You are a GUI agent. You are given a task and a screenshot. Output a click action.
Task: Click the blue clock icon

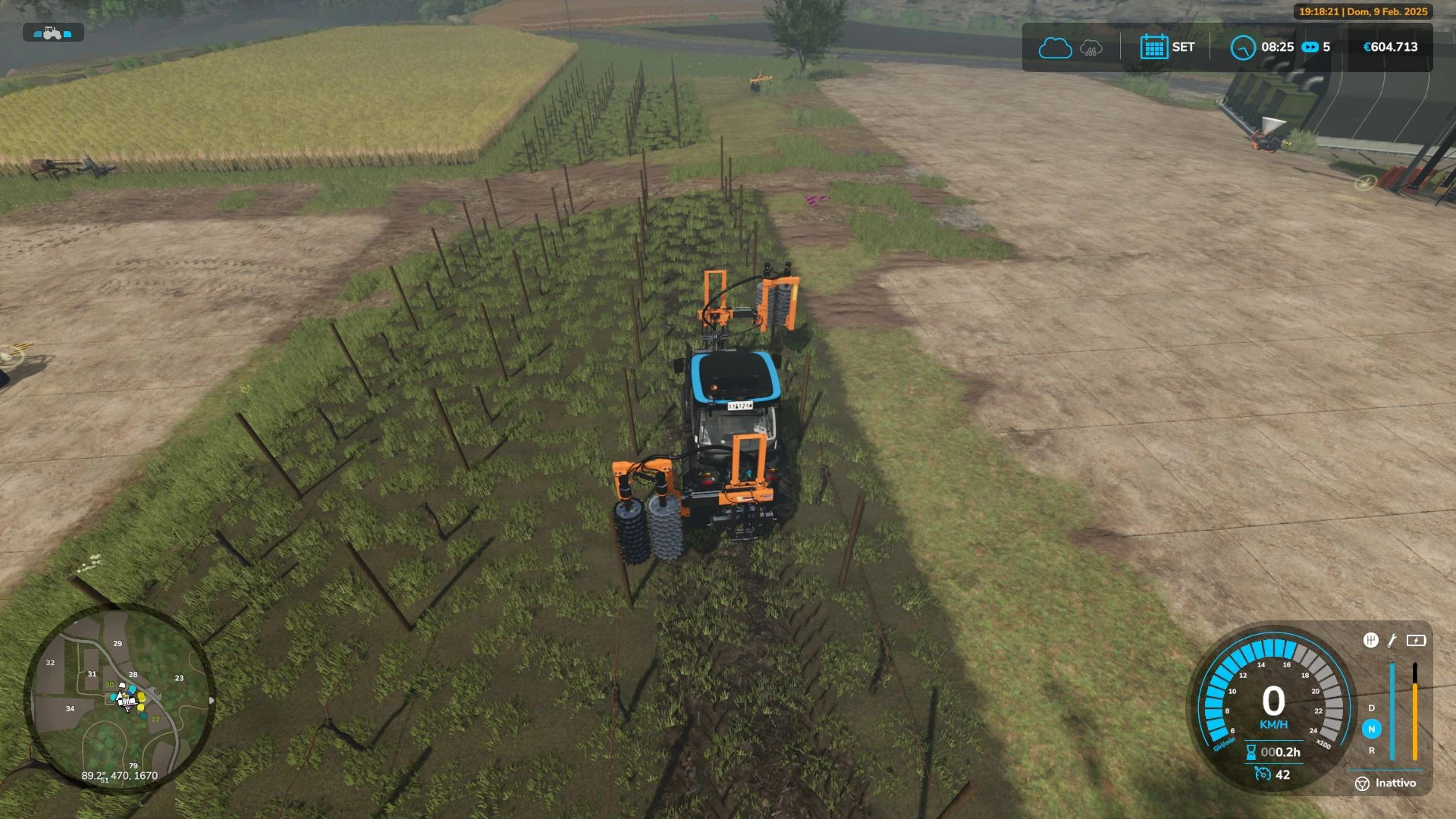coord(1242,48)
